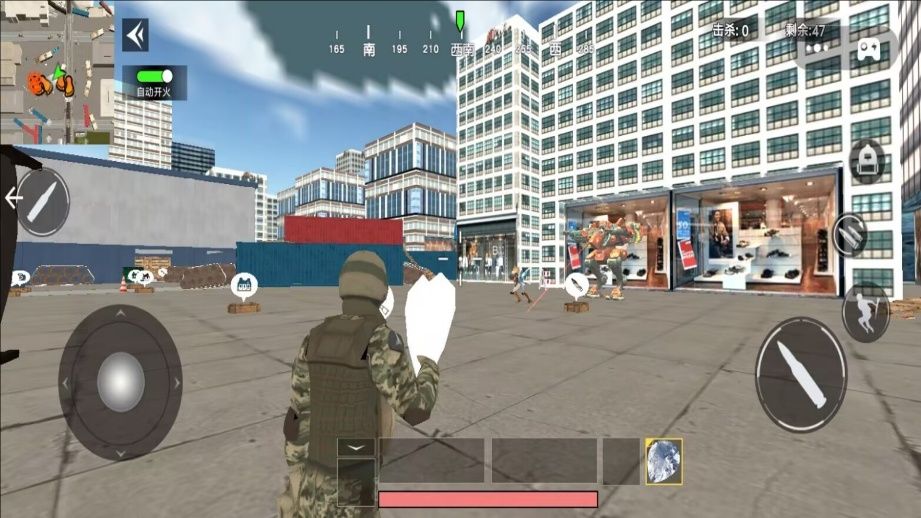Viewport: 921px width, 518px height.
Task: Activate the jump action button
Action: 864,311
